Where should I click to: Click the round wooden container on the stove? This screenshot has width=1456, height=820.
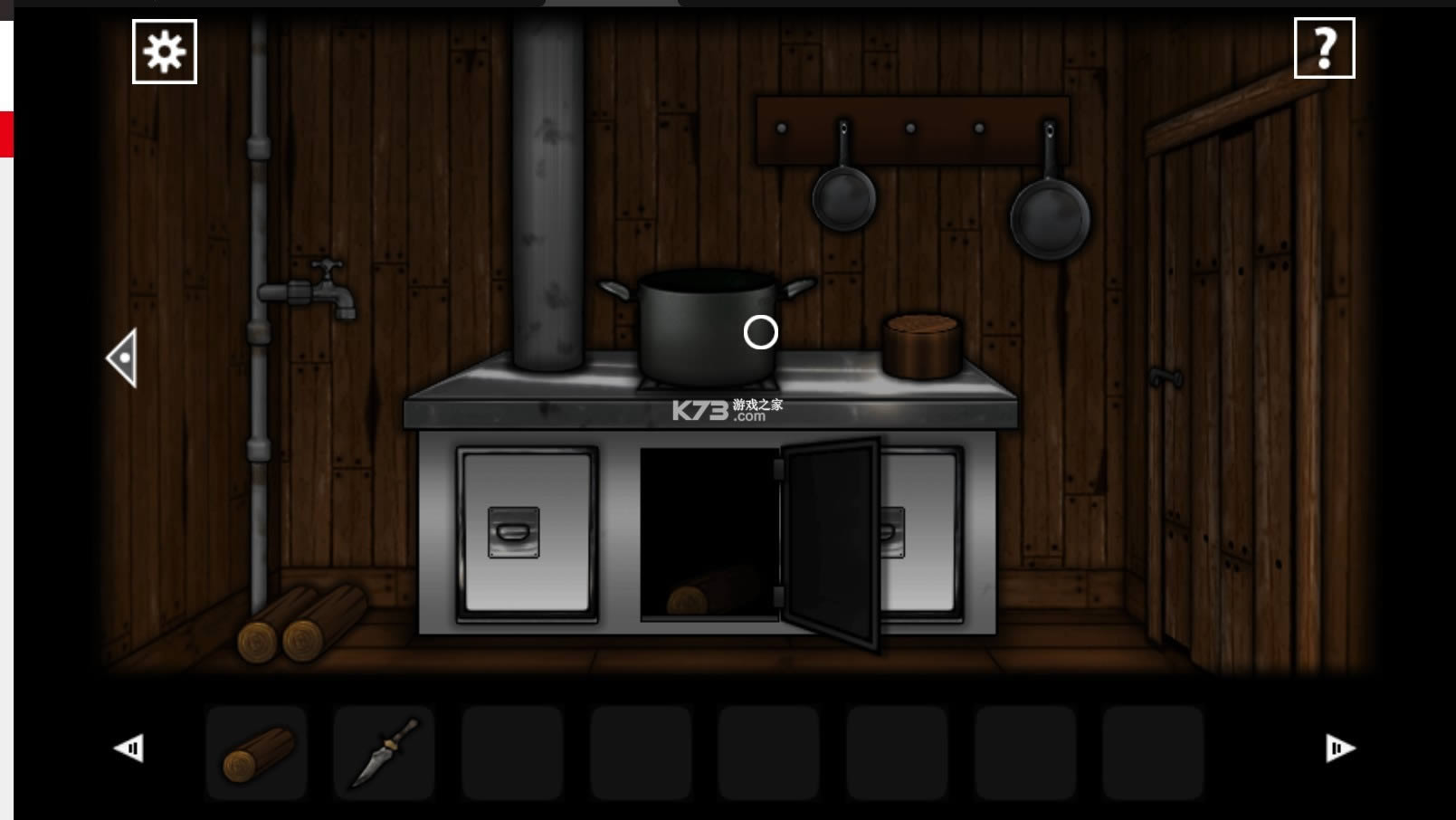[x=920, y=347]
